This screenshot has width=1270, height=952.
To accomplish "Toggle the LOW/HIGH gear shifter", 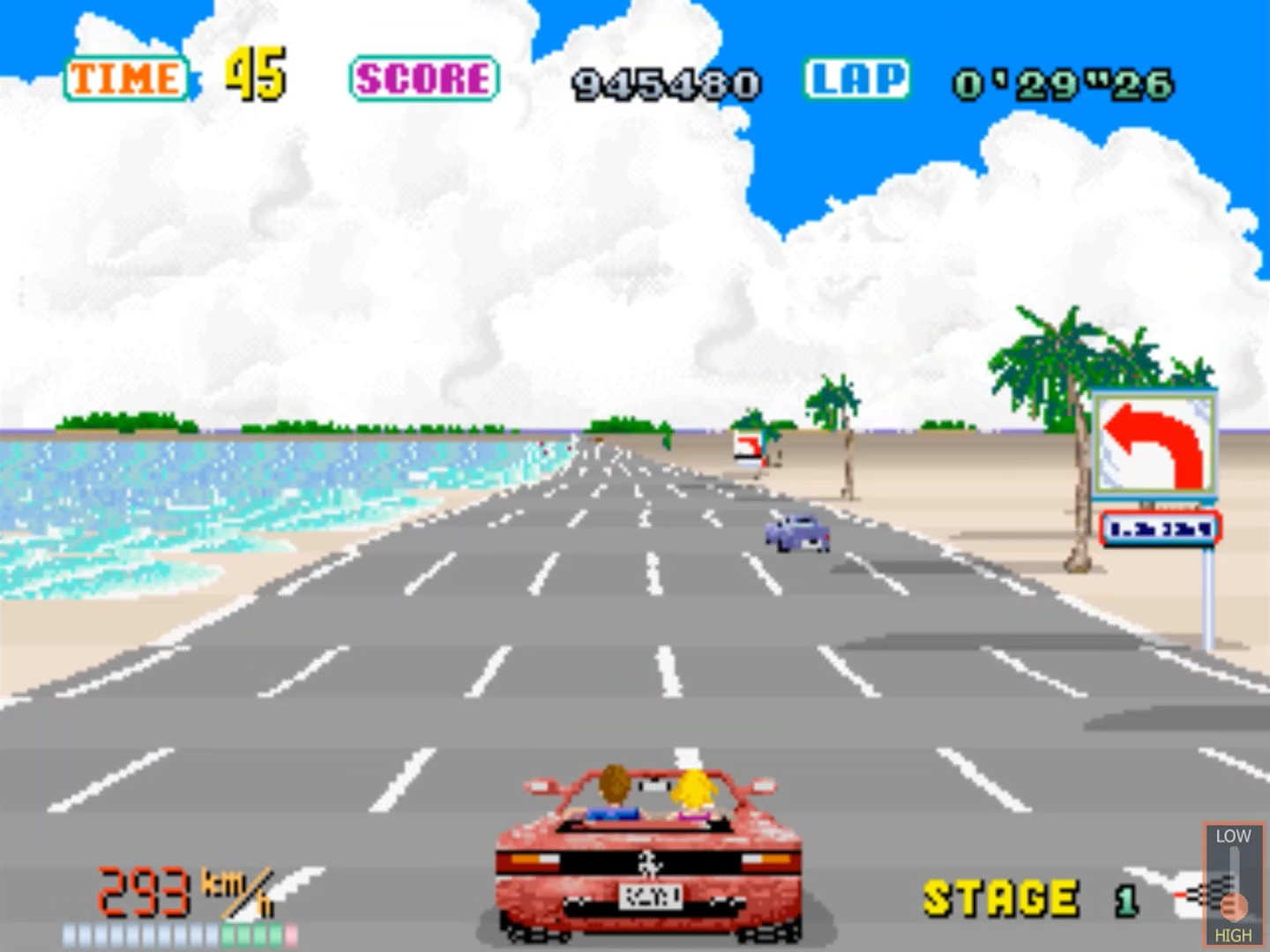I will point(1233,886).
